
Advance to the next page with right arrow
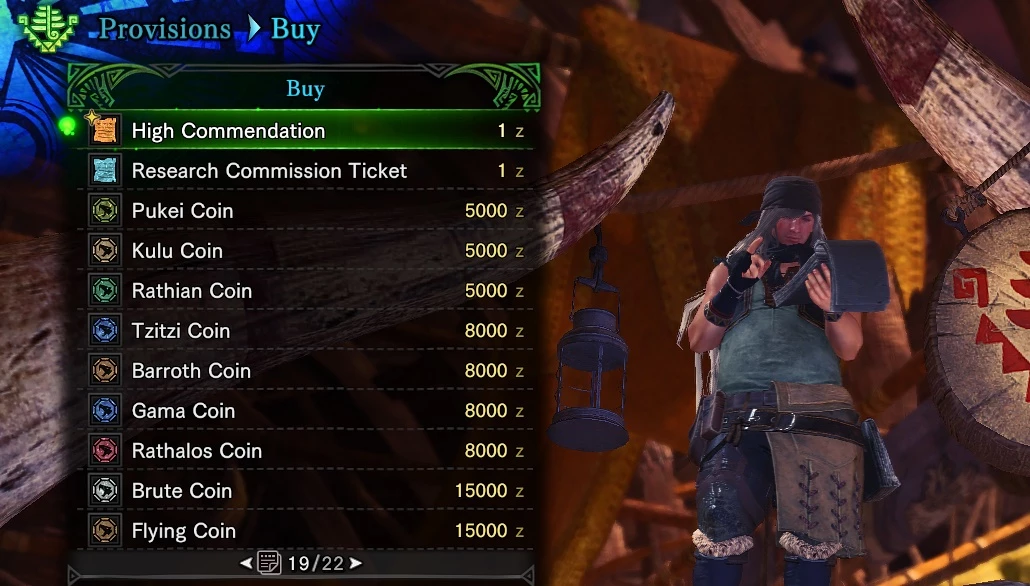[x=356, y=564]
